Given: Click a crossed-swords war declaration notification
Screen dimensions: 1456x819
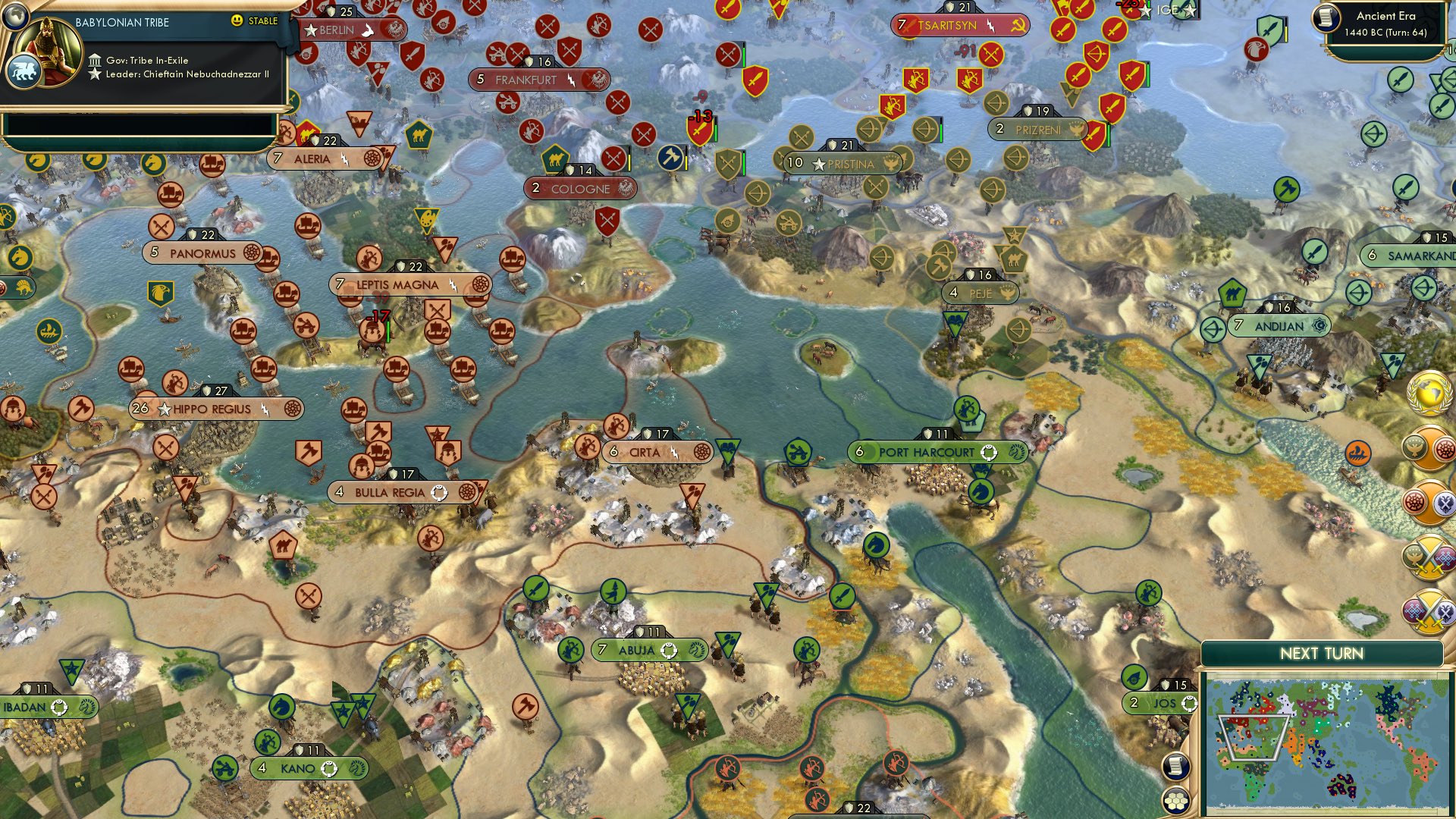Looking at the screenshot, I should tap(1432, 556).
